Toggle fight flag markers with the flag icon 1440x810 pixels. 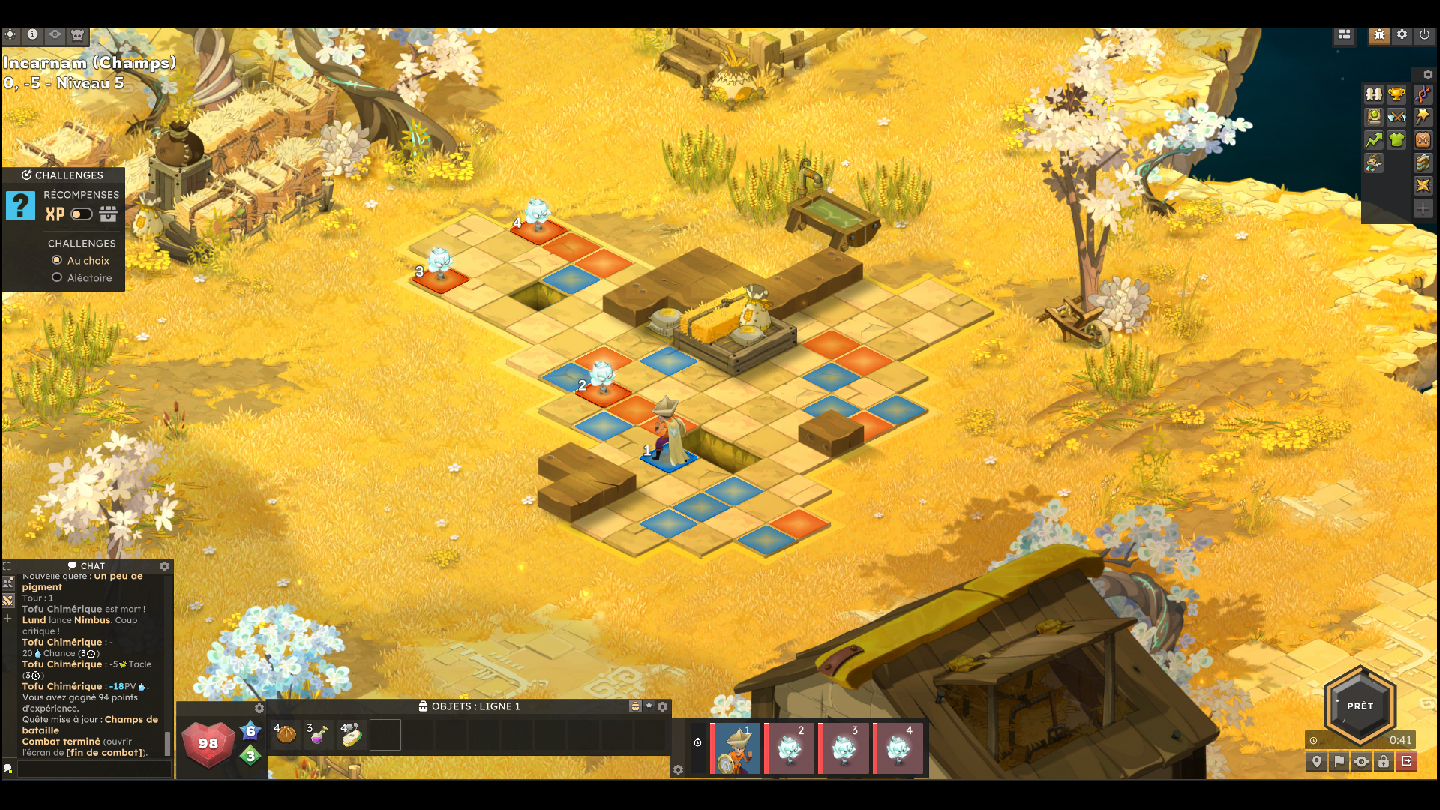coord(1339,761)
